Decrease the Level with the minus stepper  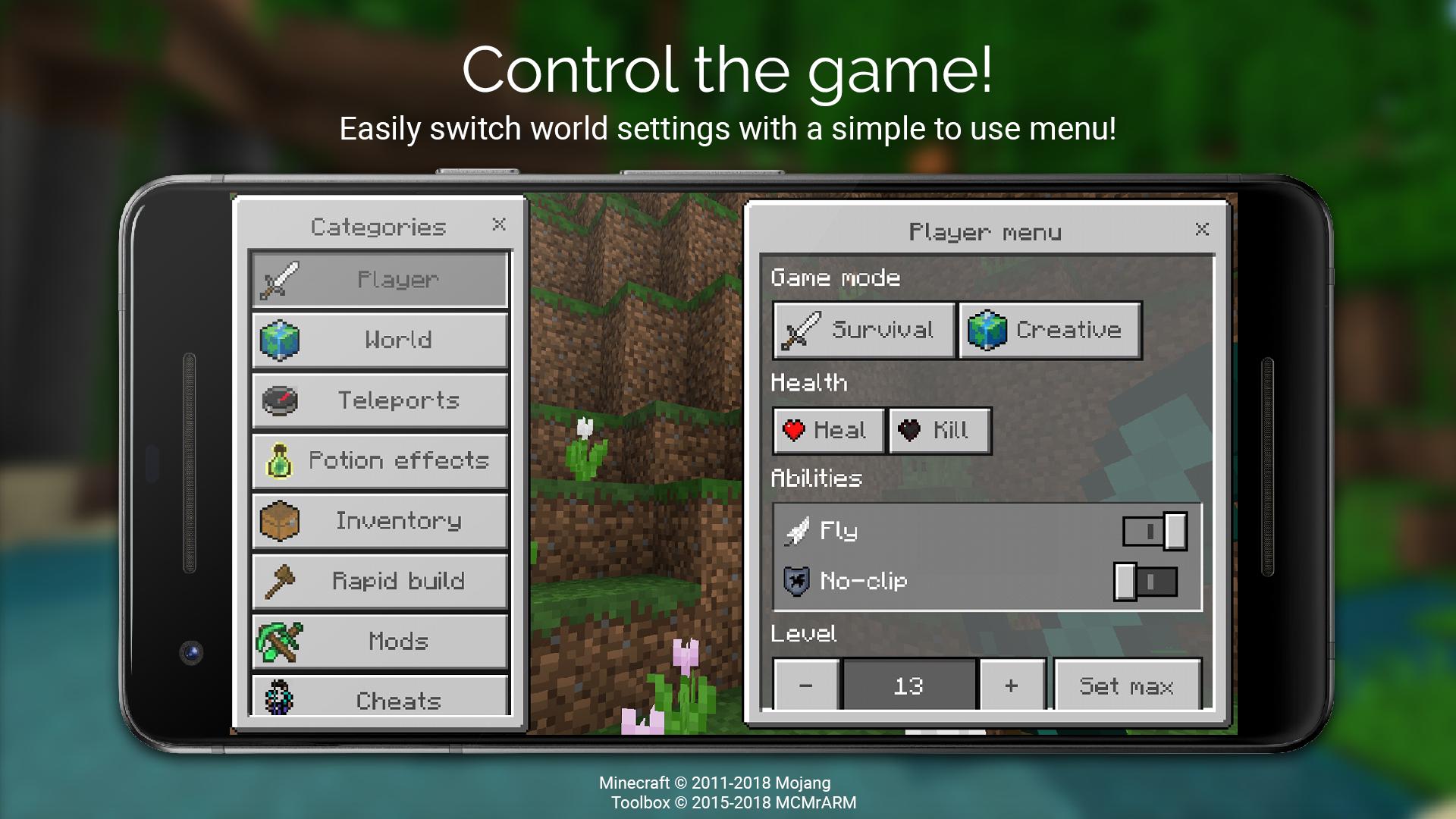pyautogui.click(x=806, y=686)
